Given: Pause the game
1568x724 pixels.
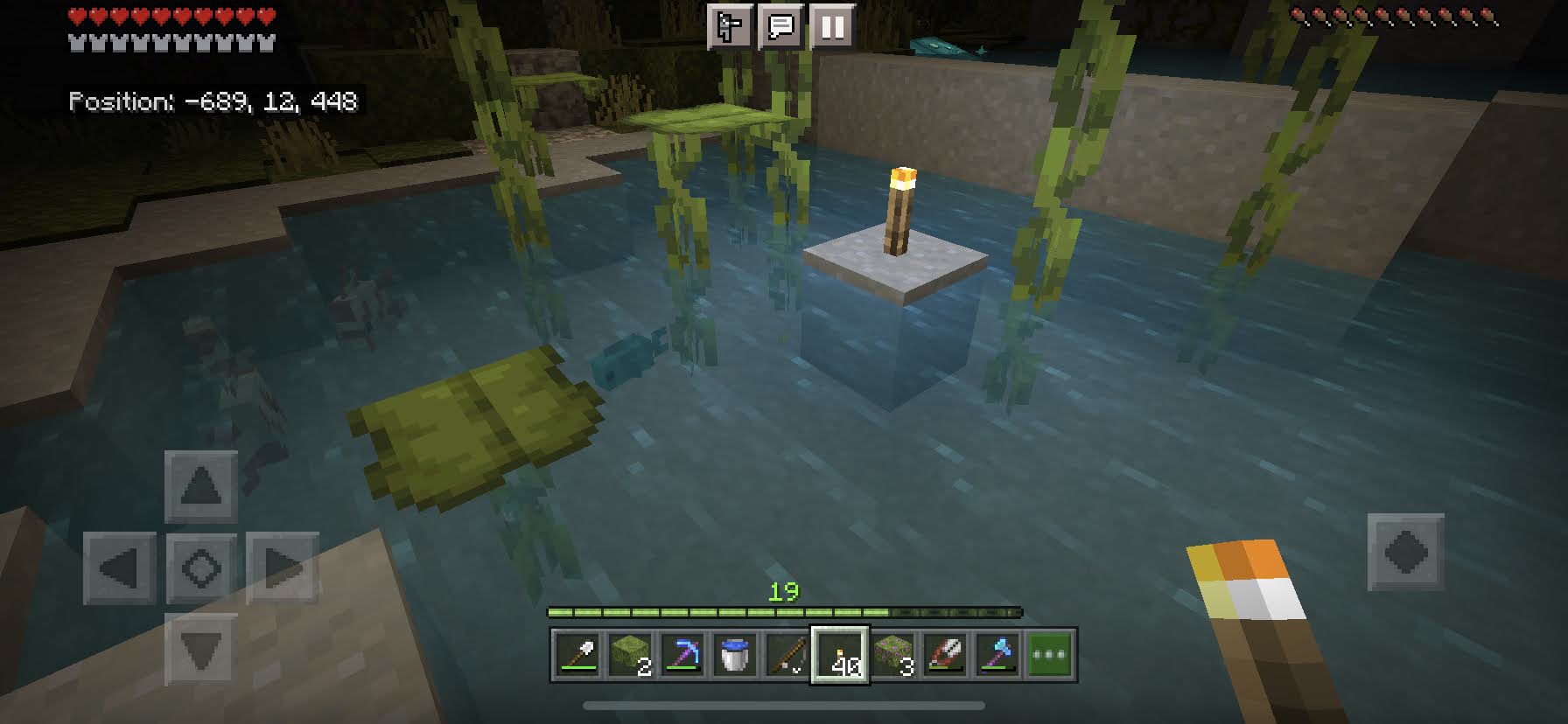Looking at the screenshot, I should tap(832, 27).
